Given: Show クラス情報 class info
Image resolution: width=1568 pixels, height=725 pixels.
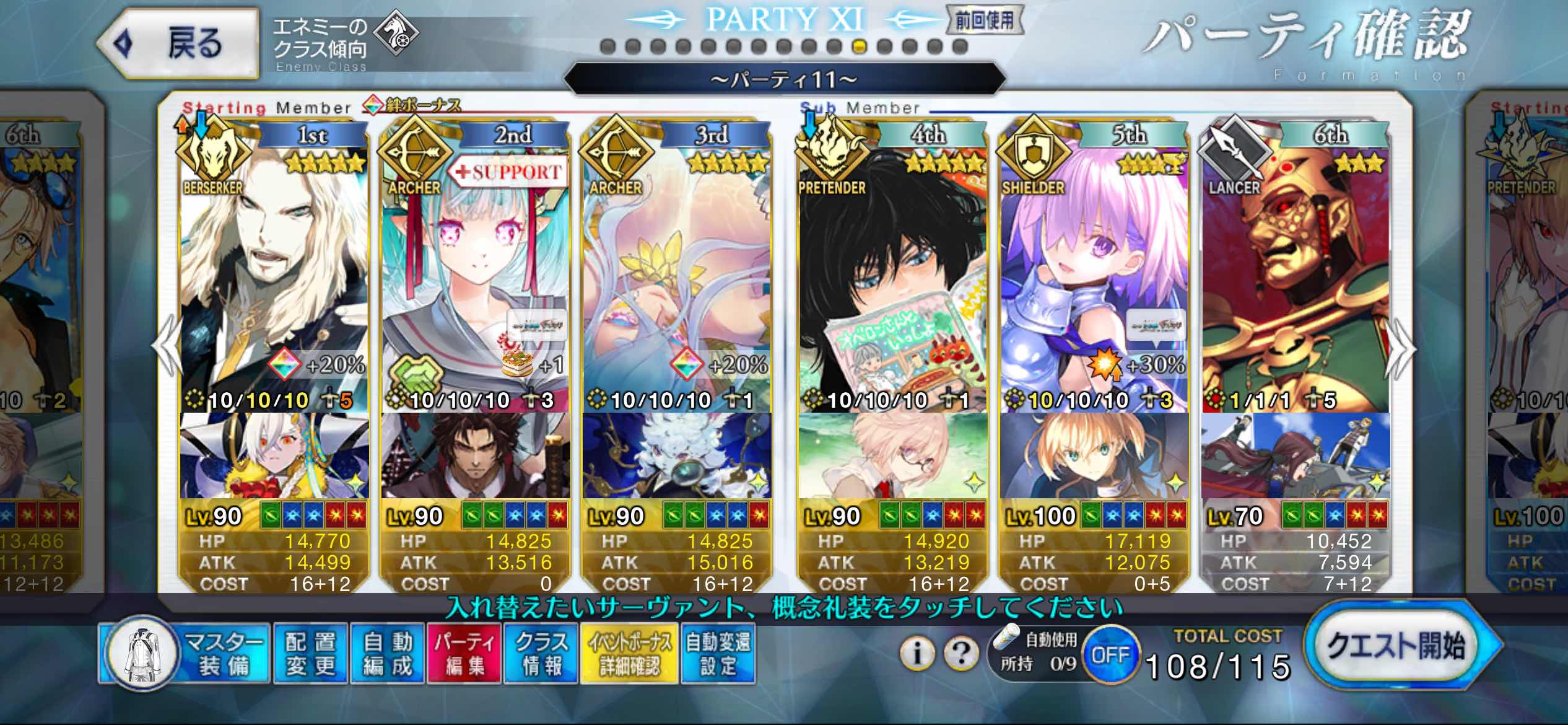Looking at the screenshot, I should (x=541, y=654).
